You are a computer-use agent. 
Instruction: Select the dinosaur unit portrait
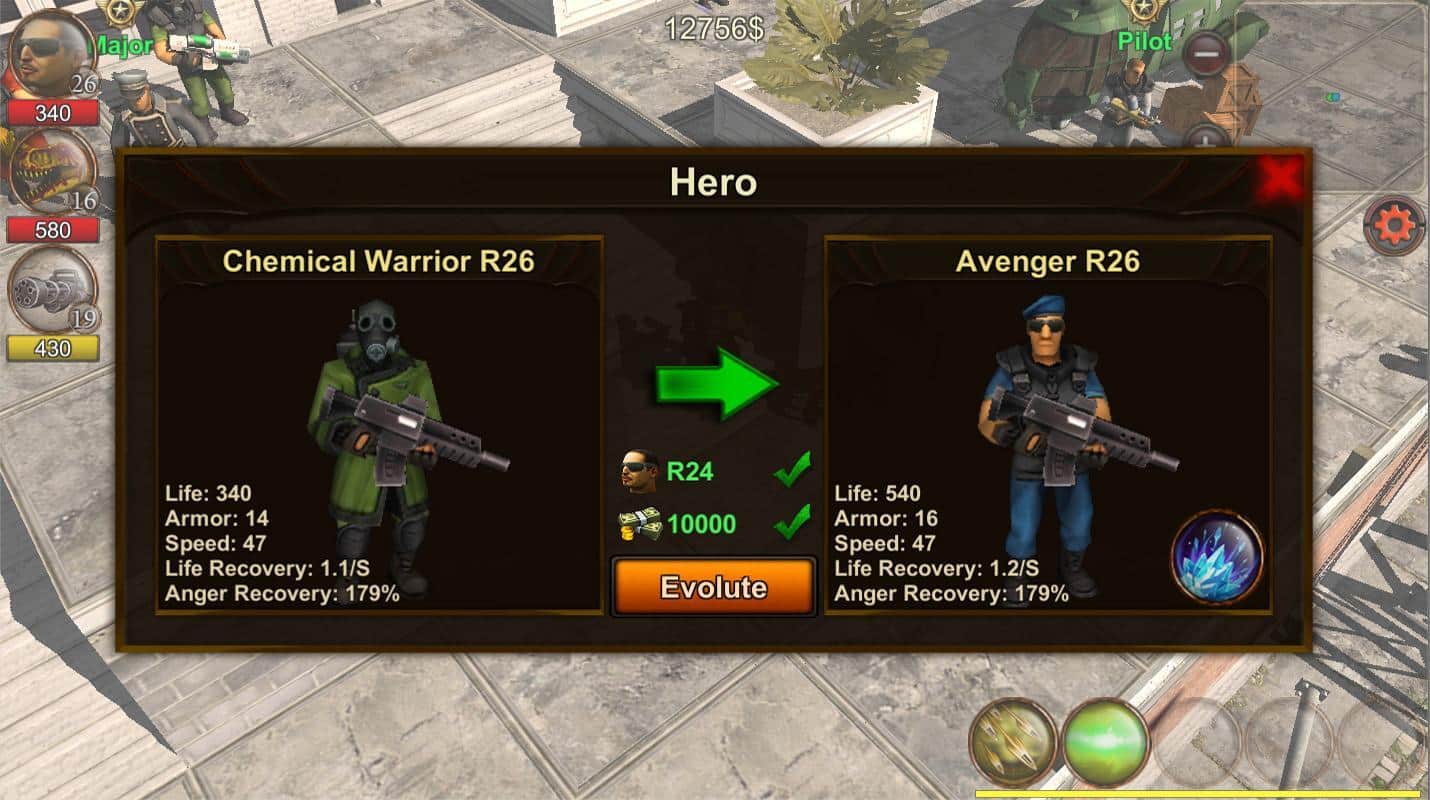coord(51,171)
